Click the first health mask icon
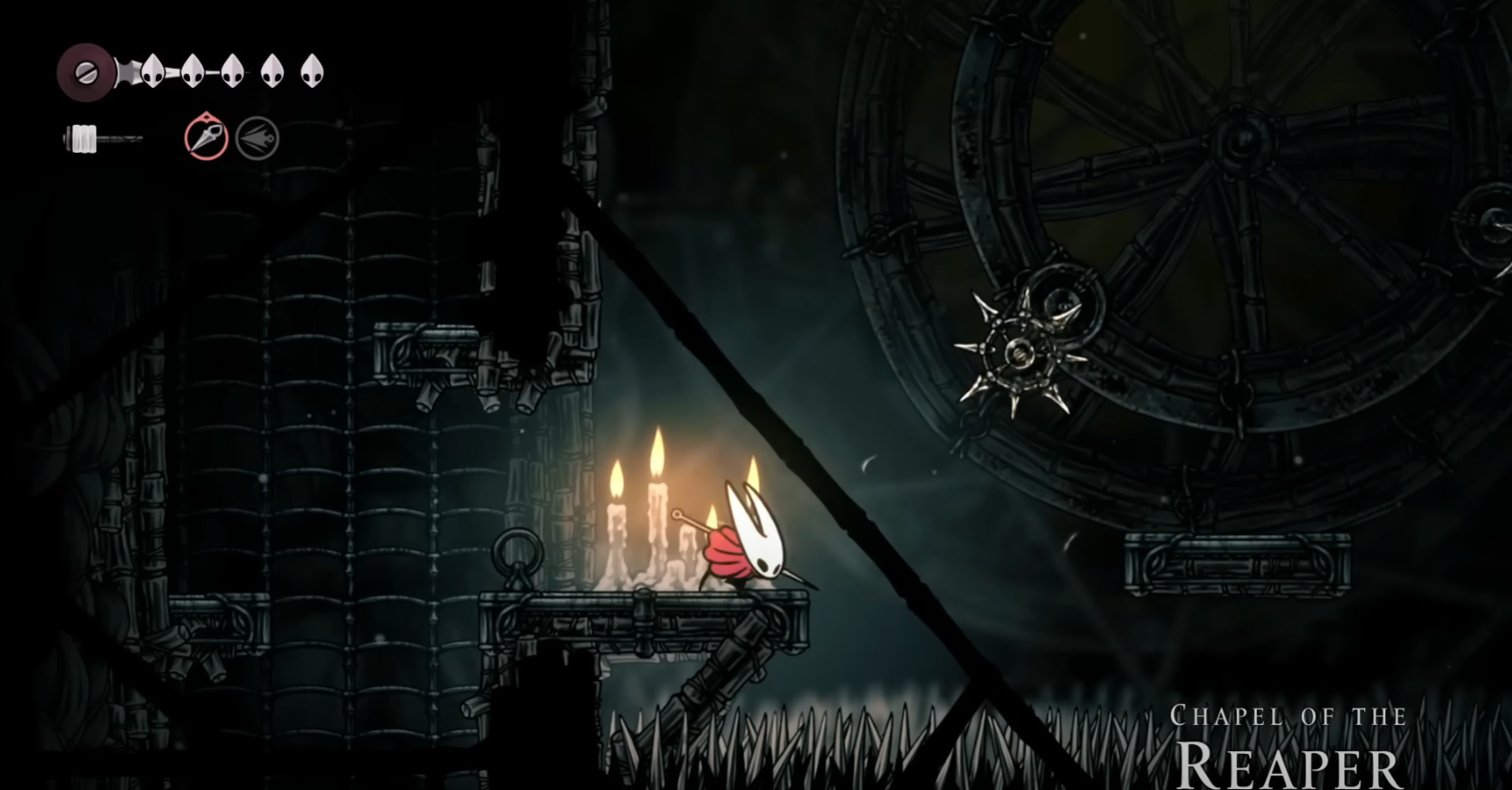1512x790 pixels. [x=152, y=70]
